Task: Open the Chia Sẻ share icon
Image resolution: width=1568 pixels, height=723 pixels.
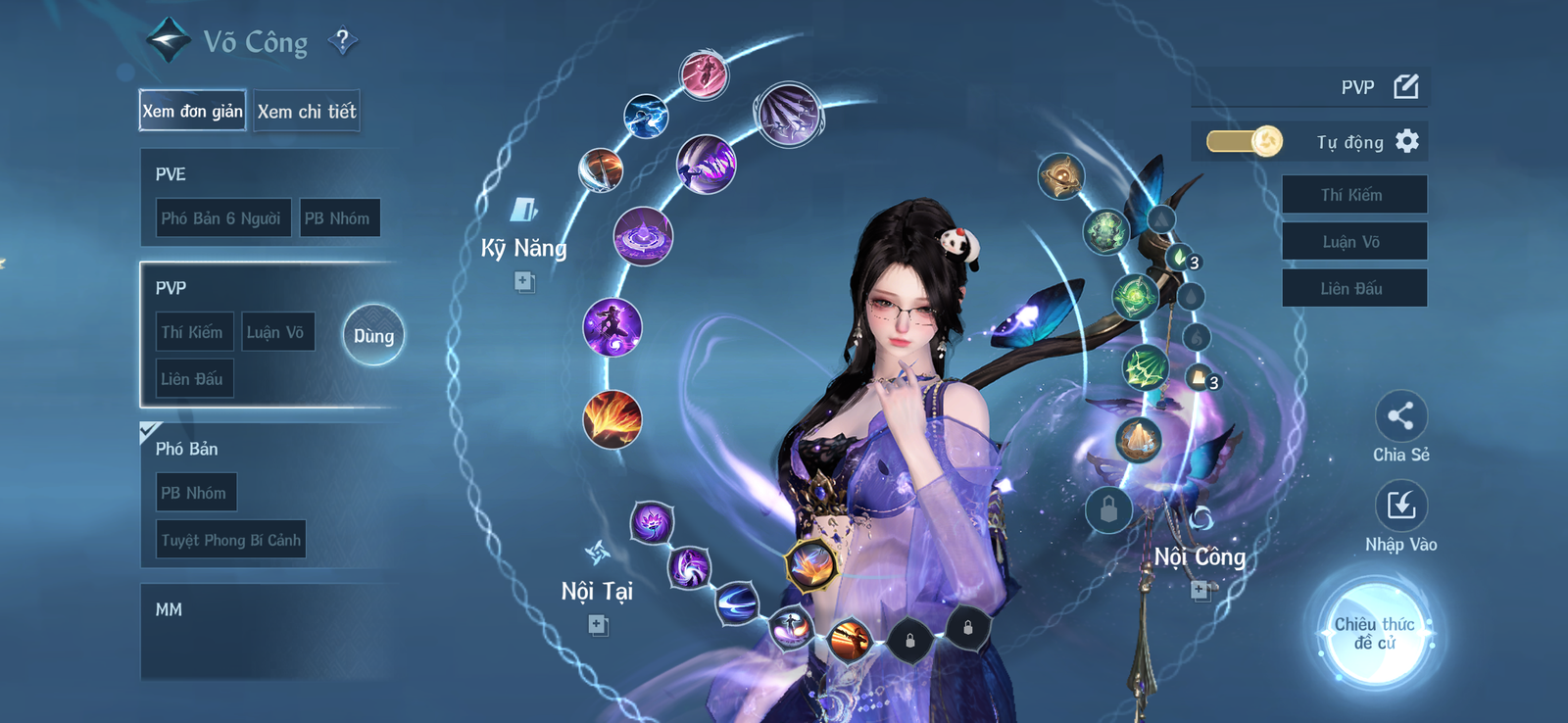Action: [1401, 415]
